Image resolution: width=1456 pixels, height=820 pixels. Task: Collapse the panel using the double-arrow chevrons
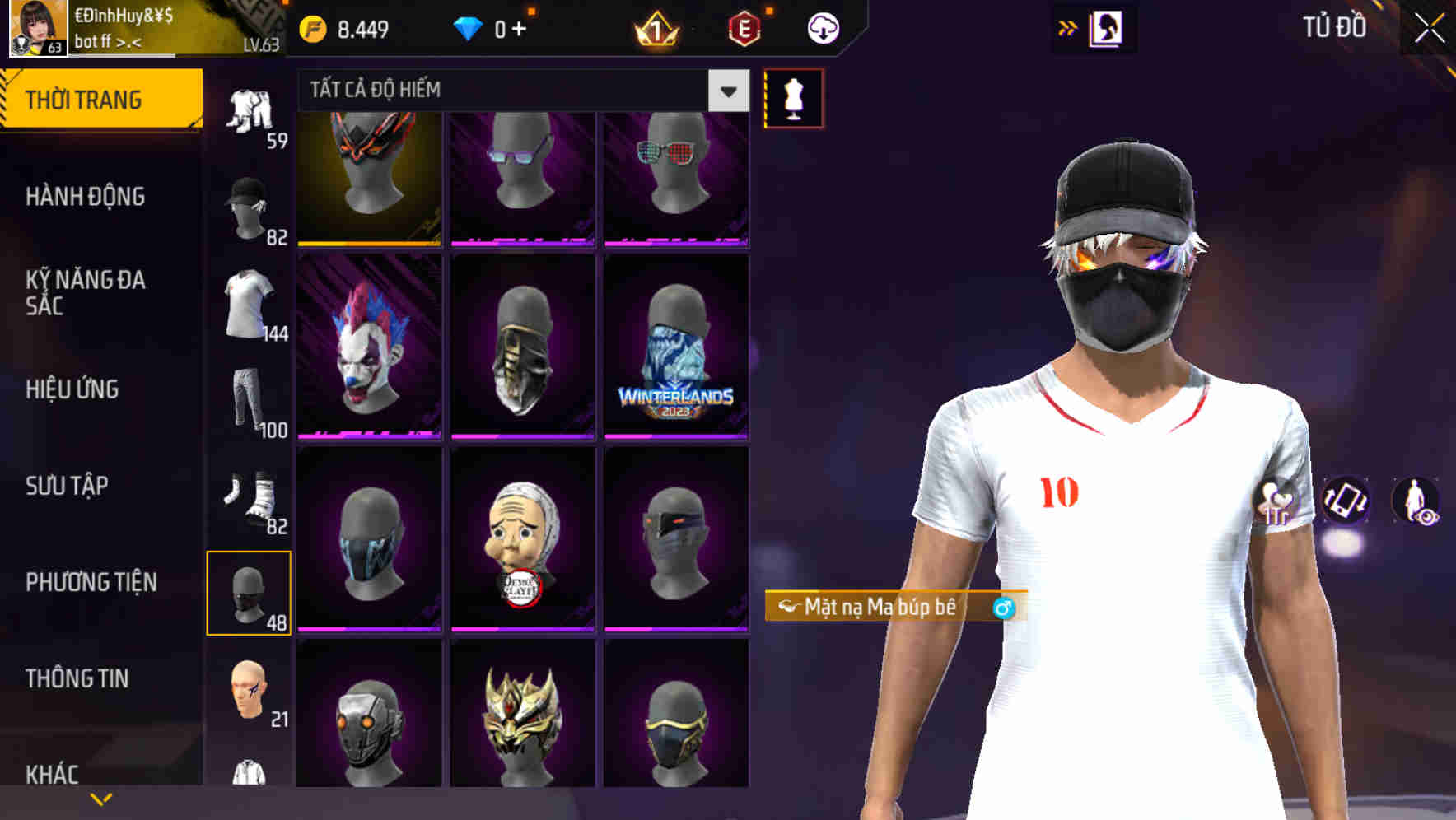(1068, 27)
